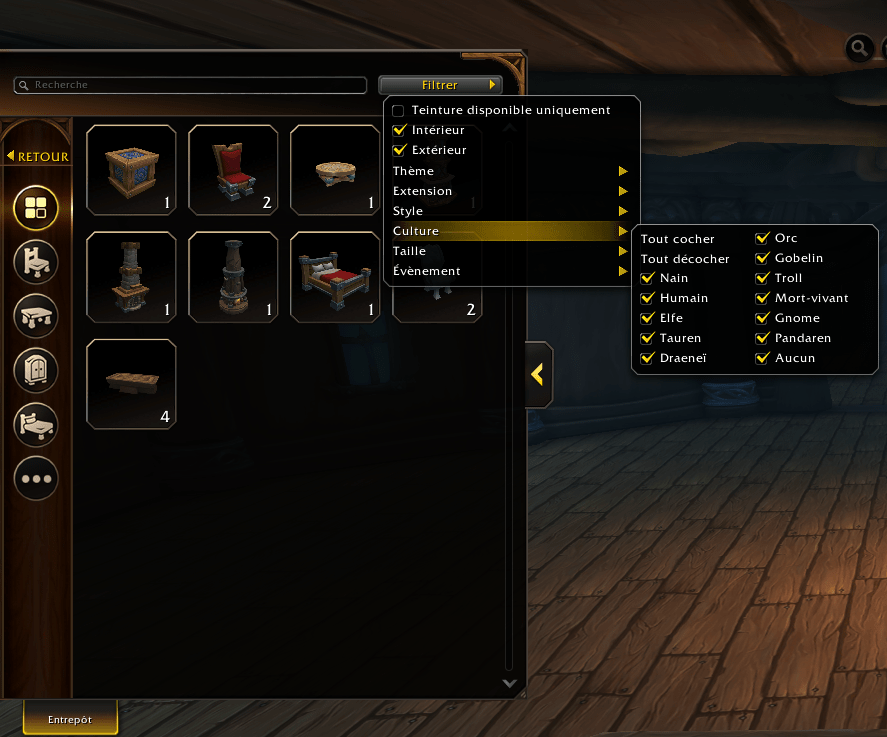Untick the Pandaren culture checkbox
Image resolution: width=887 pixels, height=737 pixels.
point(762,338)
